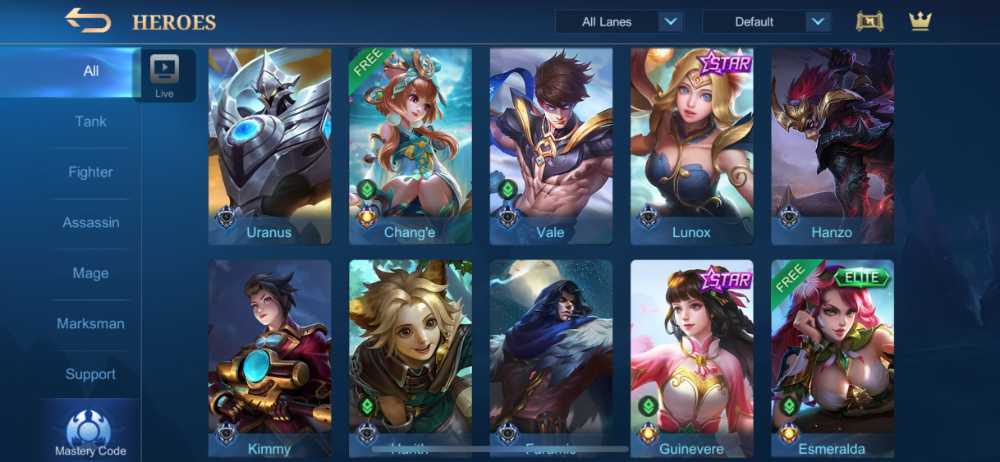Click the scroll banner icon
The width and height of the screenshot is (1000, 462).
tap(870, 21)
